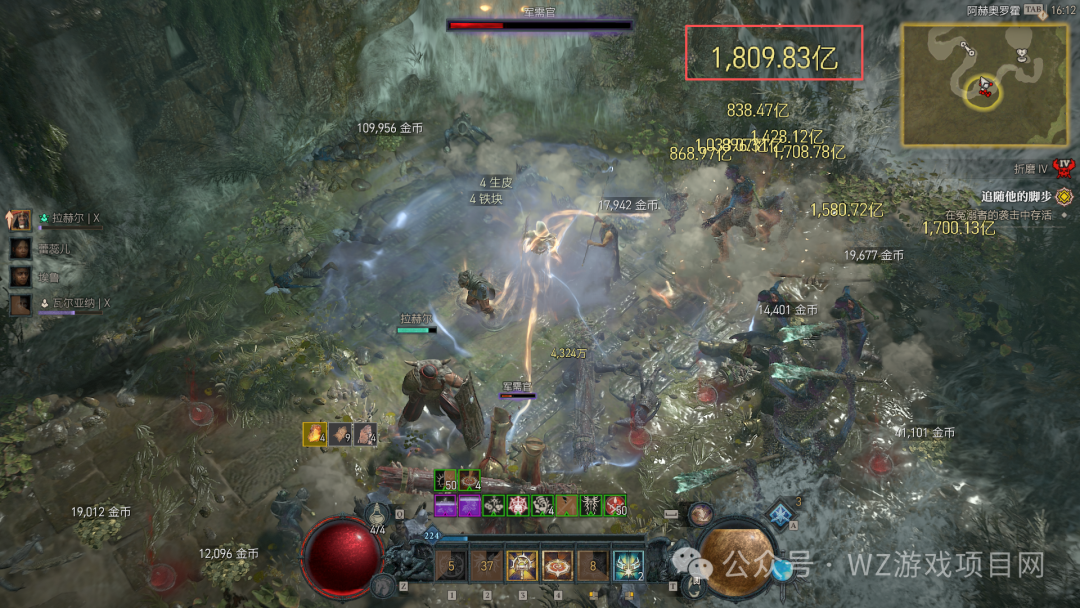Click the round portrait icon above resource orb
1080x608 pixels.
point(700,514)
